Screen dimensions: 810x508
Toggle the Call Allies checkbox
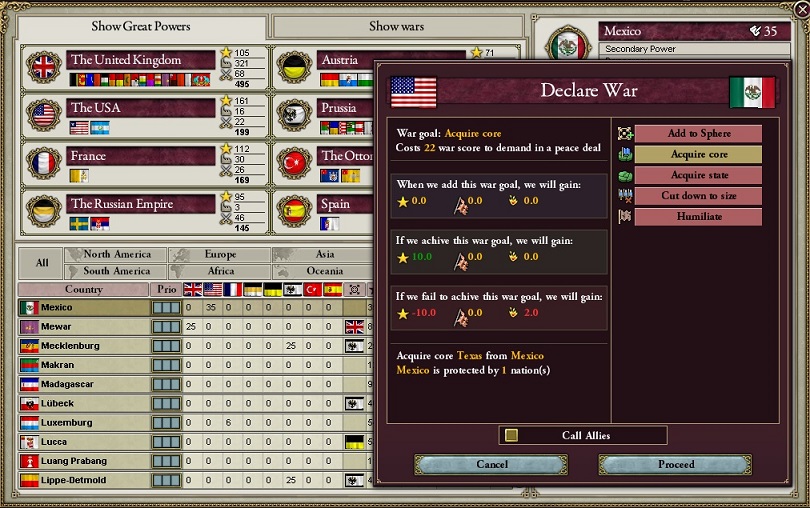(512, 435)
